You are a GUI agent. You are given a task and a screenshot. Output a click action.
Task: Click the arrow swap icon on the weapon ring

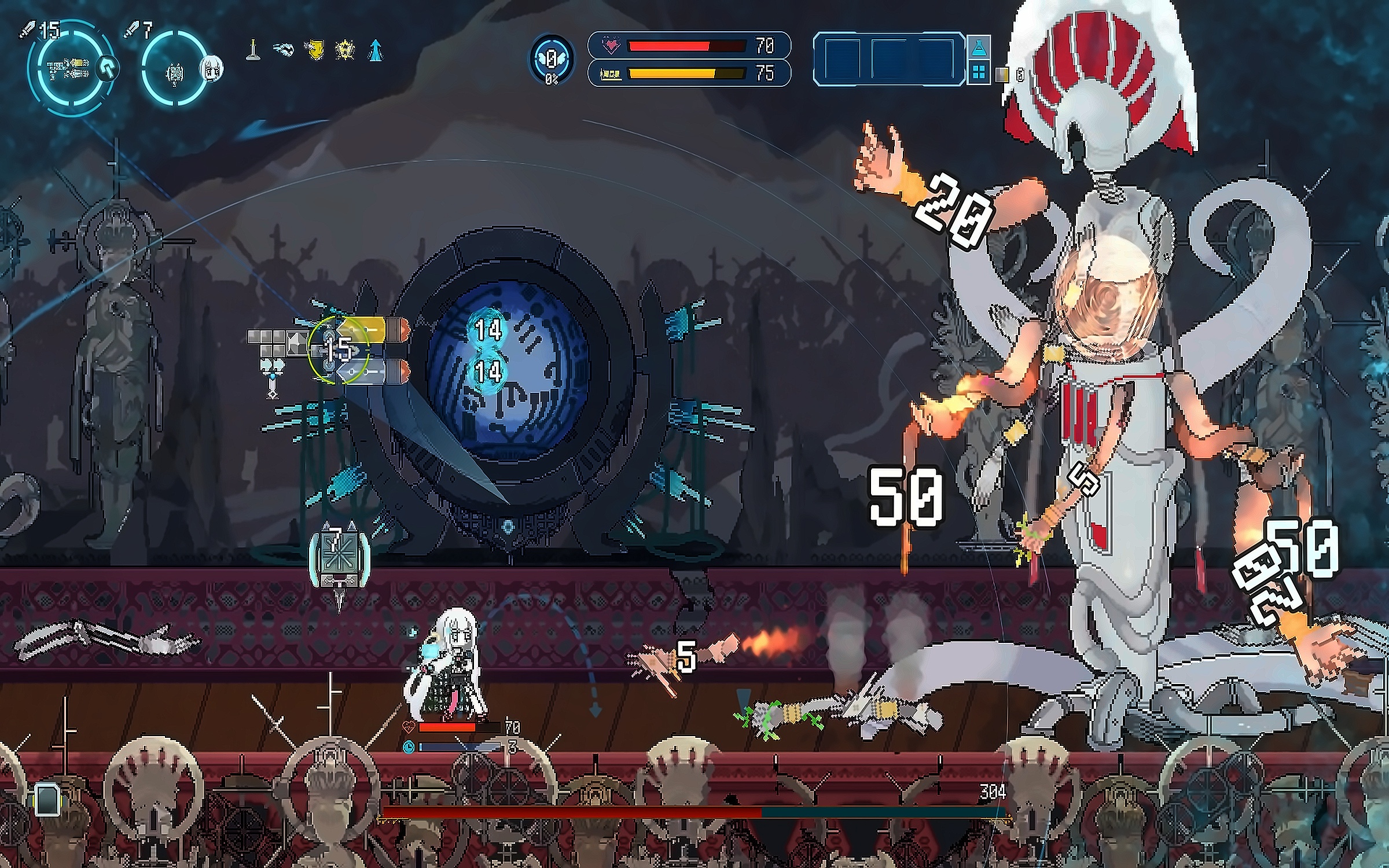coord(106,68)
